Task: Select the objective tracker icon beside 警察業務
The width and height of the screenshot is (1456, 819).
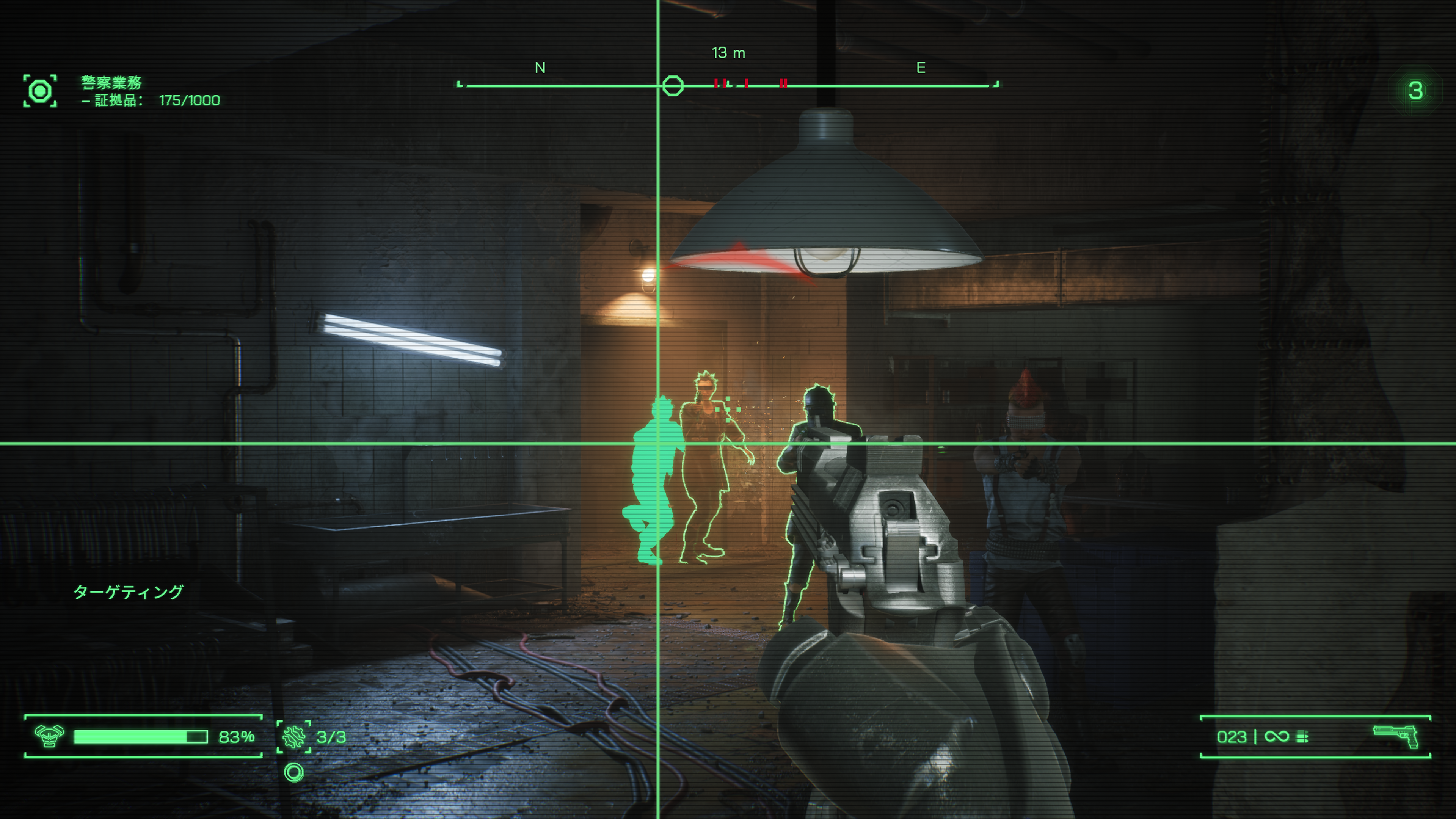Action: [x=40, y=91]
